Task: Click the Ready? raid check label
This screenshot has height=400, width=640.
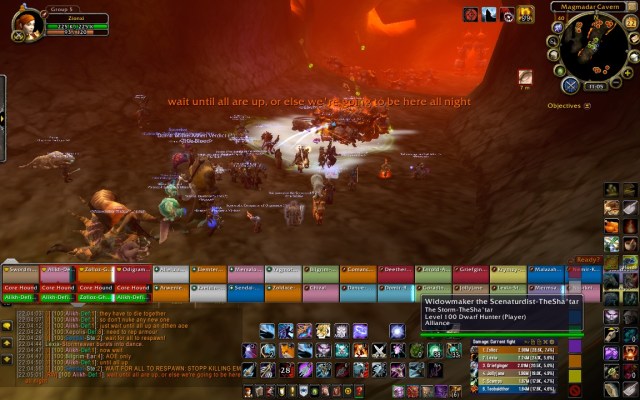Action: pos(588,259)
